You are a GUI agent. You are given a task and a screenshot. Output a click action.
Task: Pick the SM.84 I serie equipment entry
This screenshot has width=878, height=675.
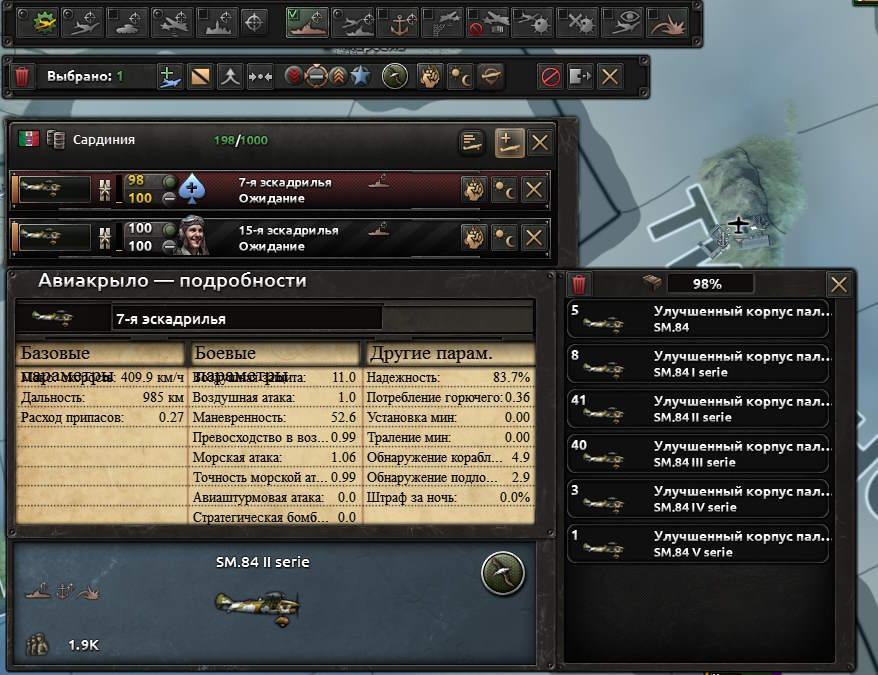pyautogui.click(x=698, y=364)
